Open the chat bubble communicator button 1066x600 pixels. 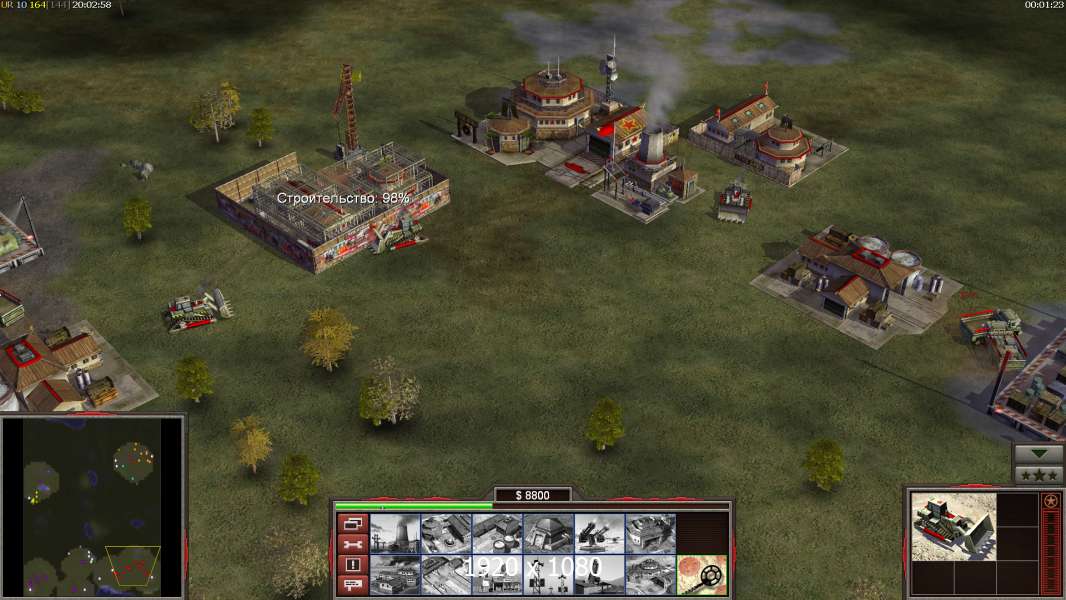coord(352,585)
